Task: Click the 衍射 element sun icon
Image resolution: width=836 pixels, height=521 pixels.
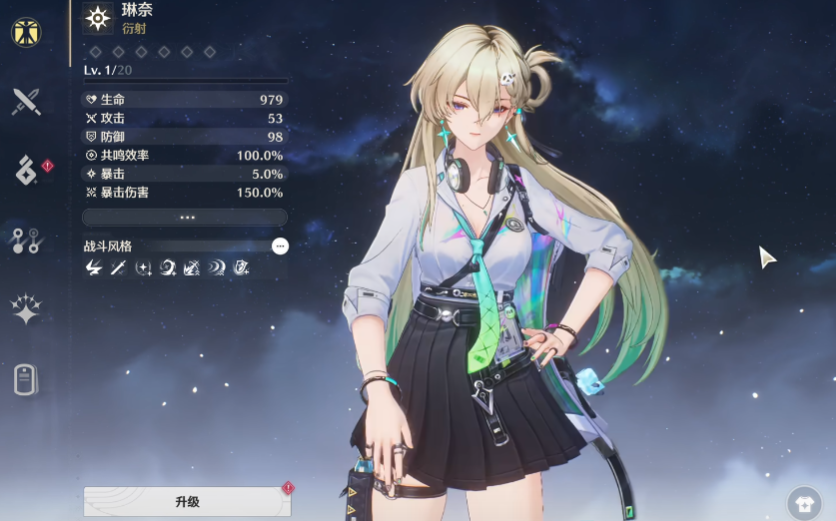Action: pos(97,18)
